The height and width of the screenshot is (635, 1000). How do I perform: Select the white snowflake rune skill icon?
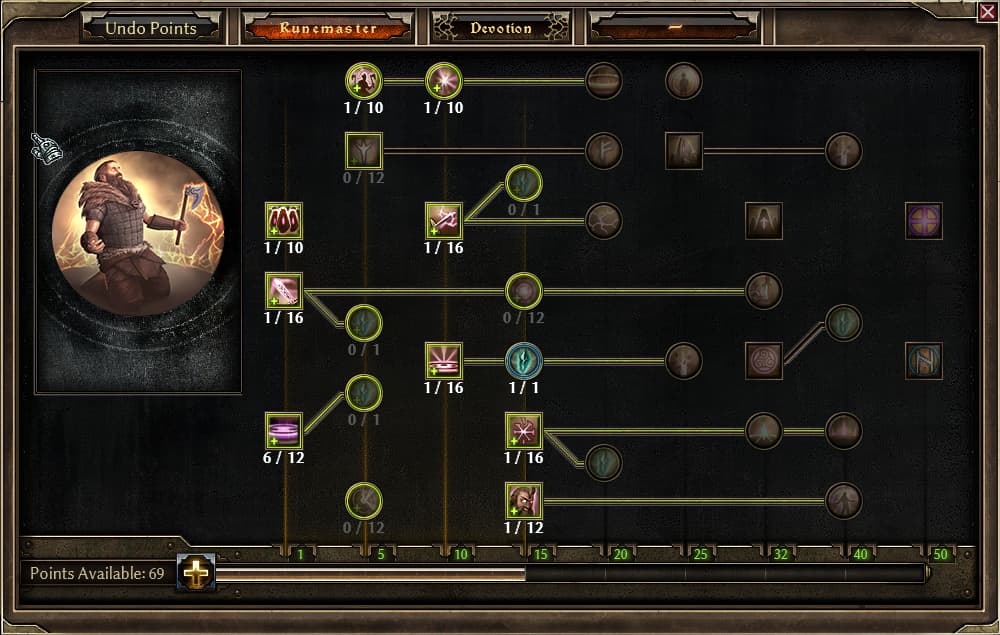coord(524,431)
